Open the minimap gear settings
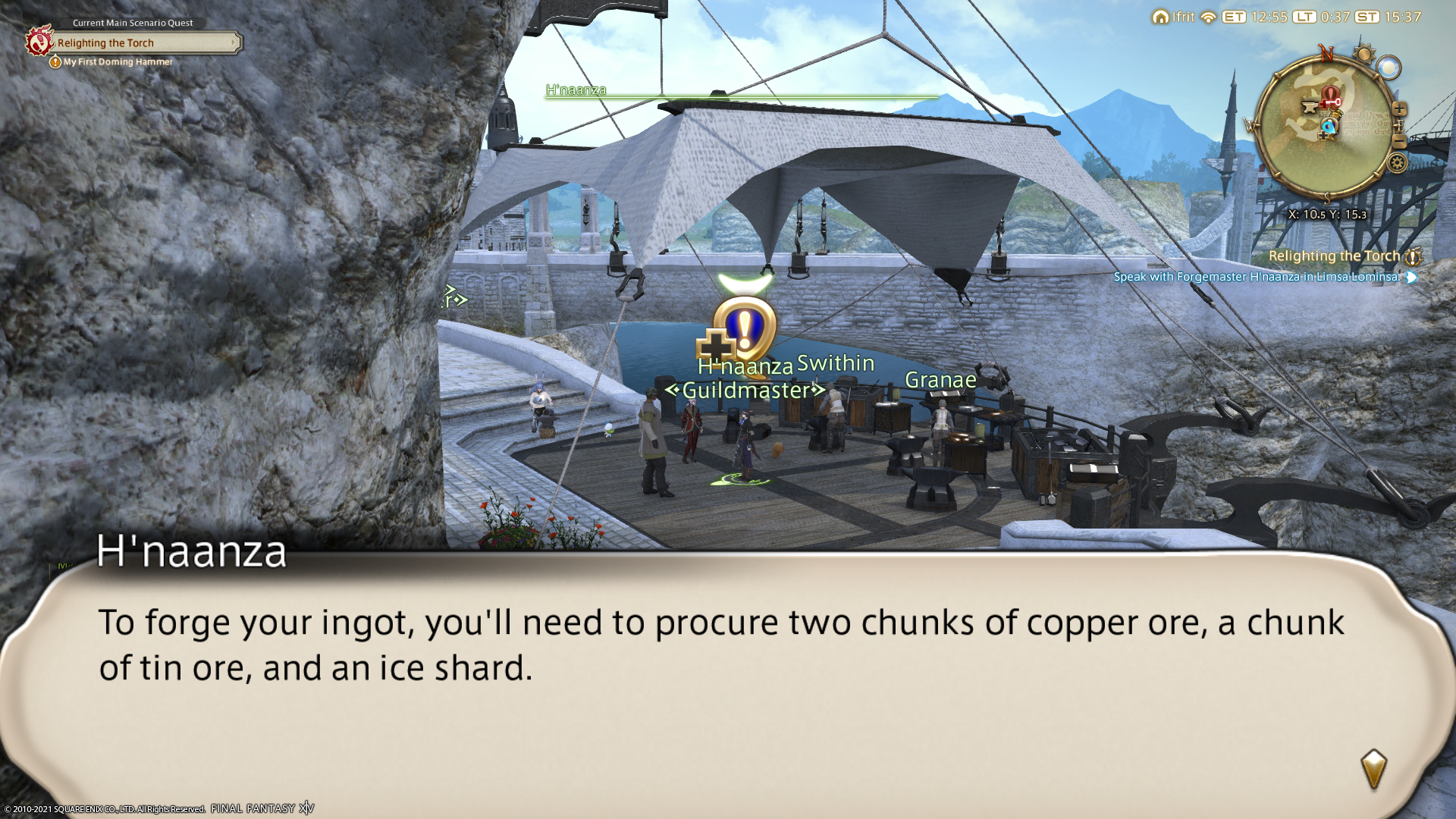The image size is (1456, 819). point(1398,163)
